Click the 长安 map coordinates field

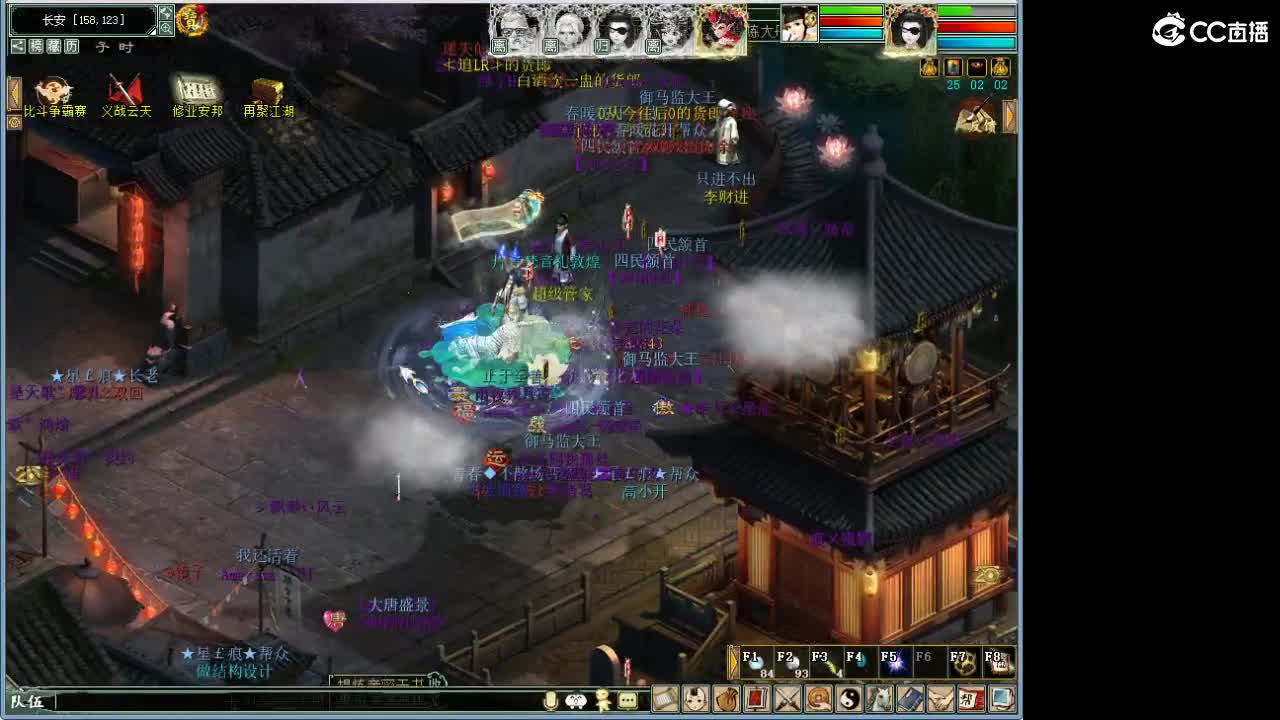pyautogui.click(x=80, y=18)
